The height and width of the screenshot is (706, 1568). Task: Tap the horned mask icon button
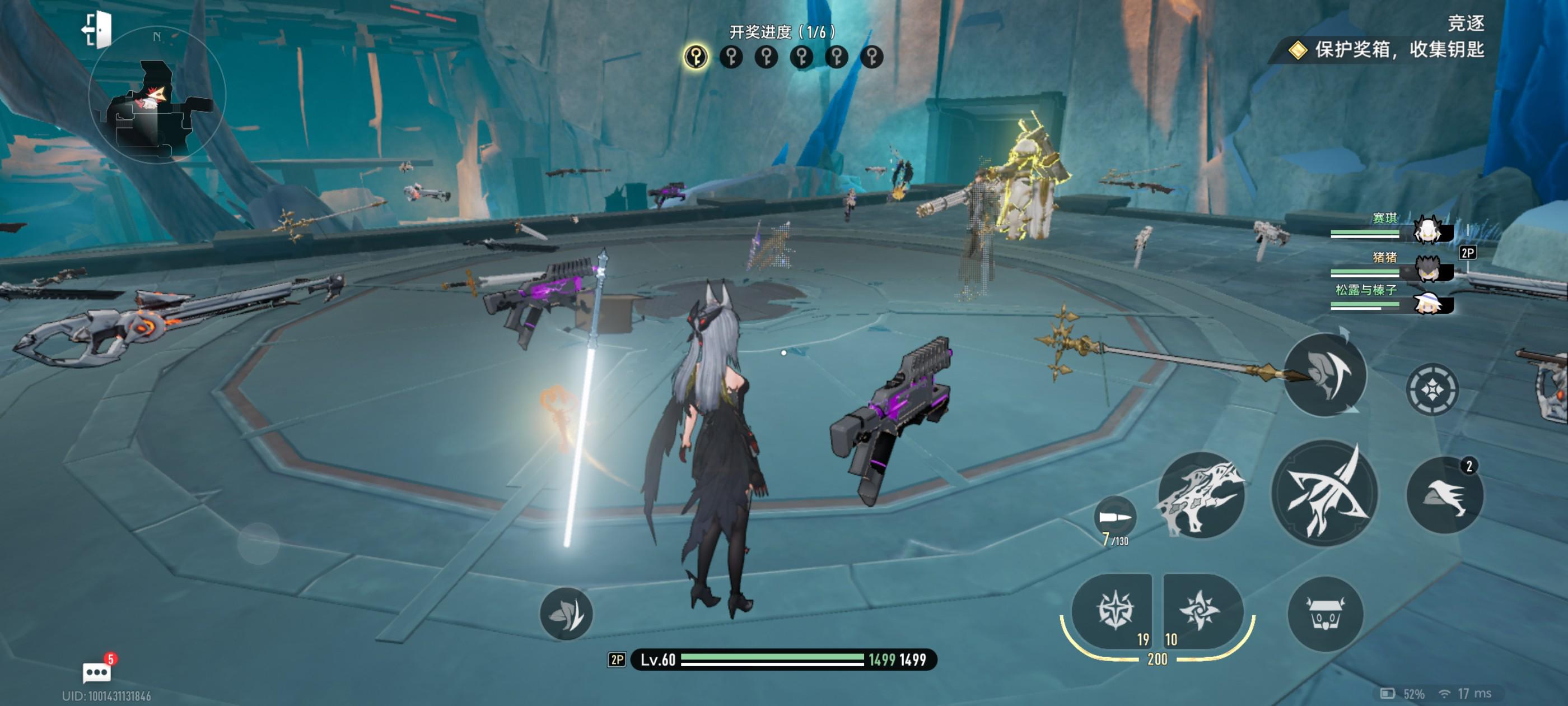point(1325,615)
